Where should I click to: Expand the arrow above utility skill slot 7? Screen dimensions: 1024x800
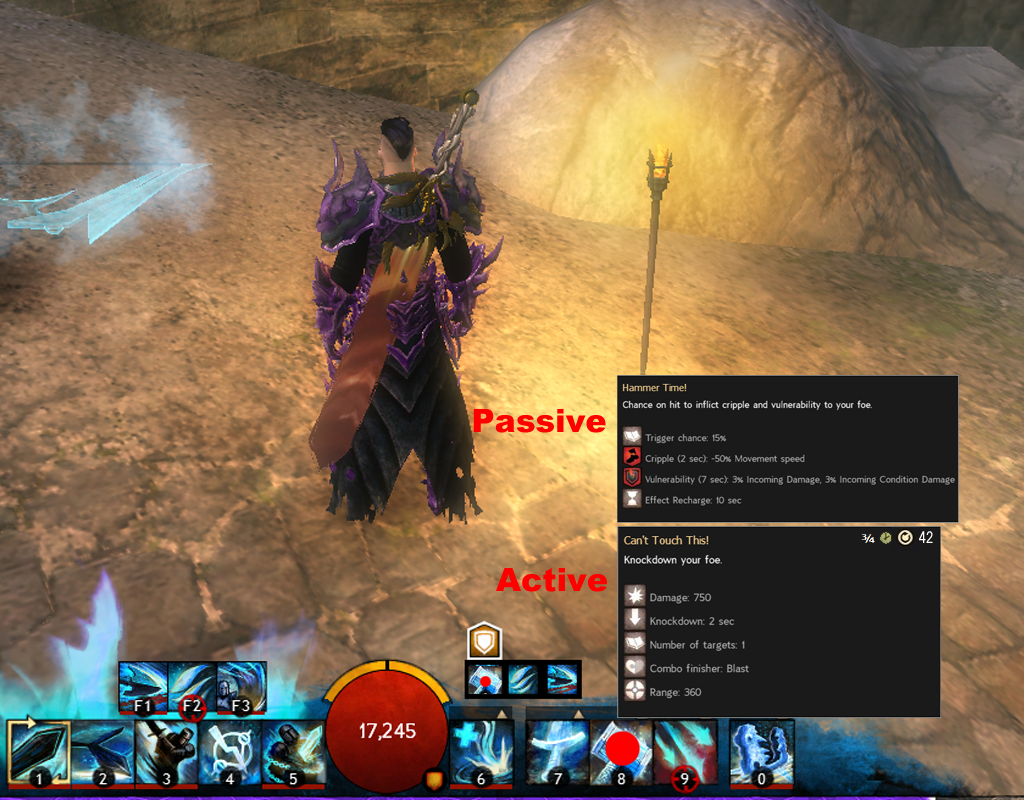click(x=578, y=713)
